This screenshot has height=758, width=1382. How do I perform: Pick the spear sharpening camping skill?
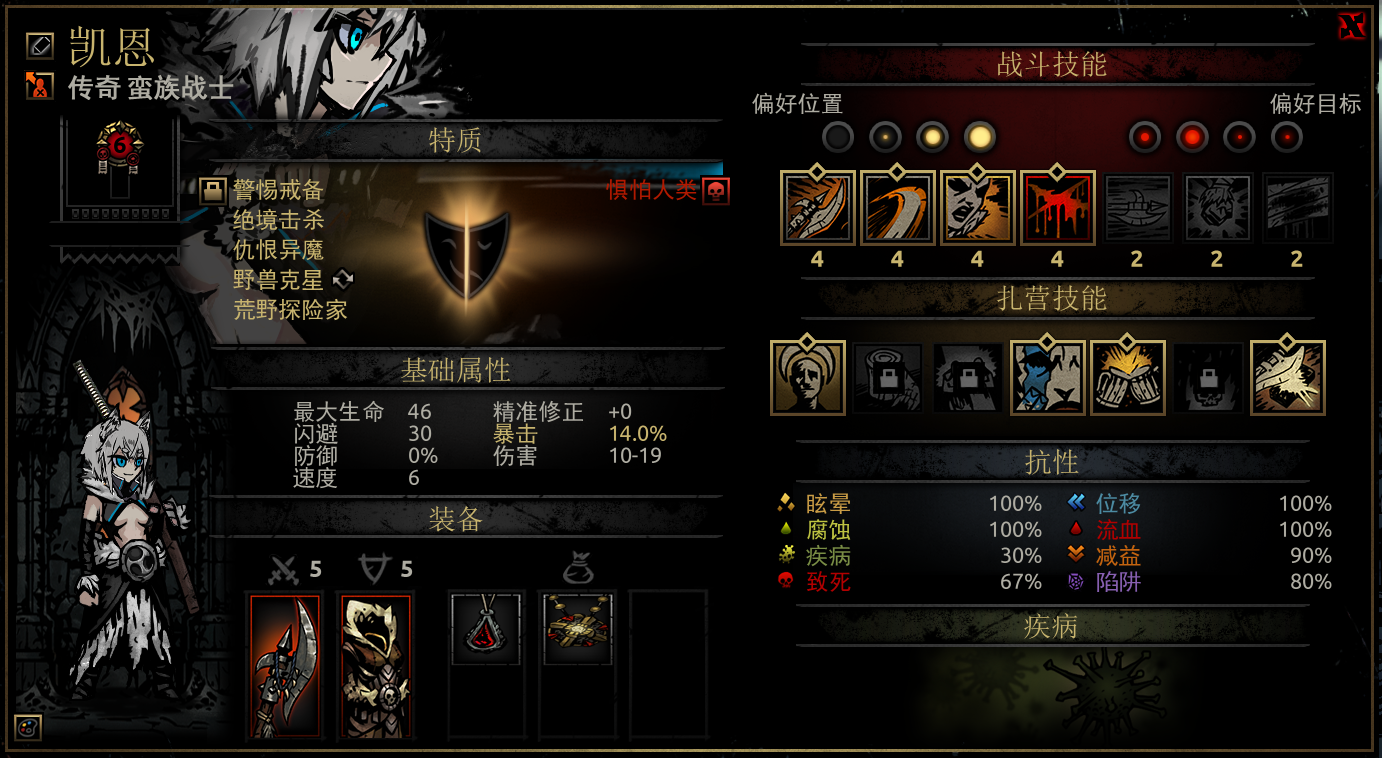(x=1288, y=378)
